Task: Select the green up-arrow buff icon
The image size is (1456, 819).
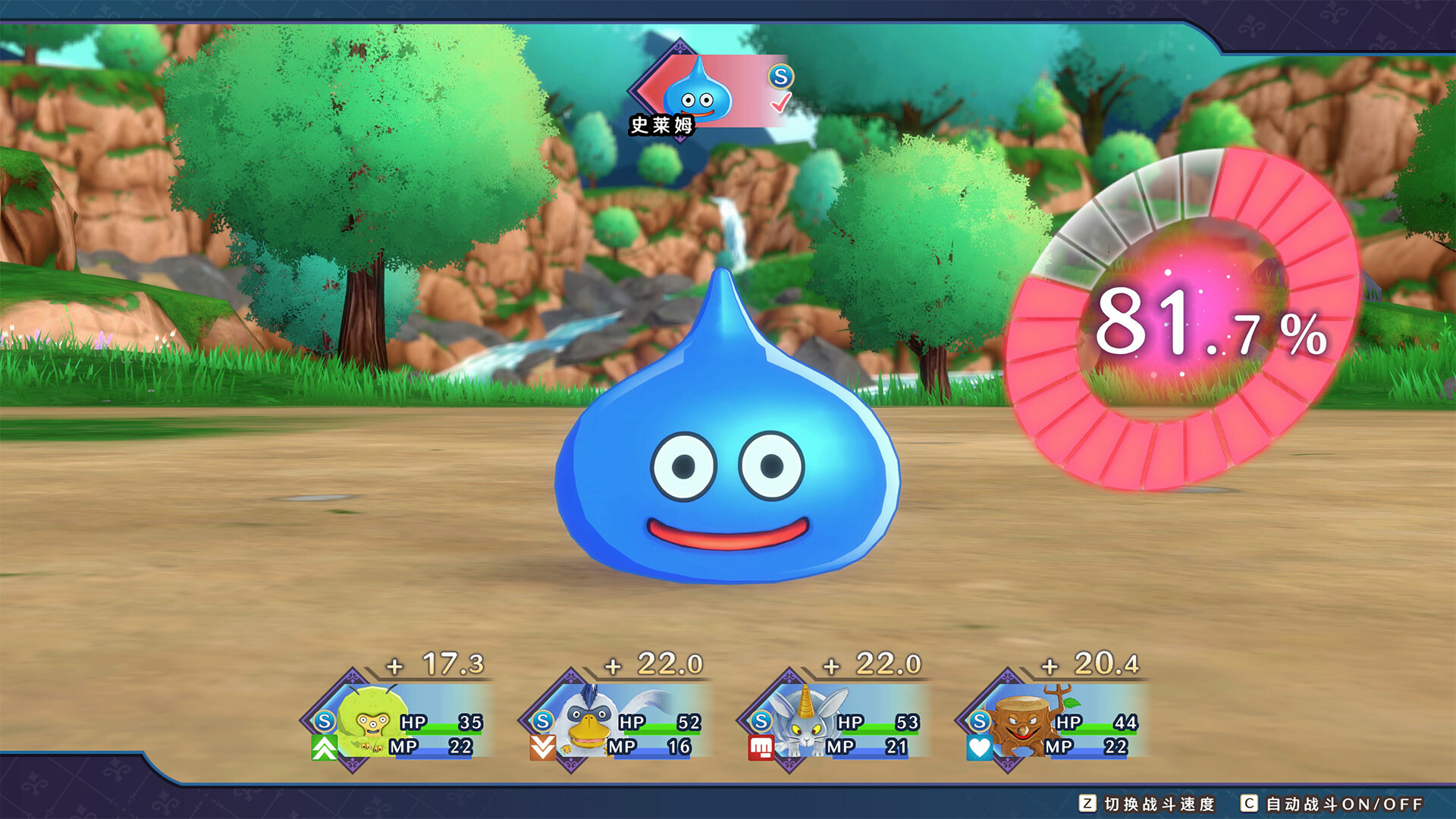Action: (324, 749)
